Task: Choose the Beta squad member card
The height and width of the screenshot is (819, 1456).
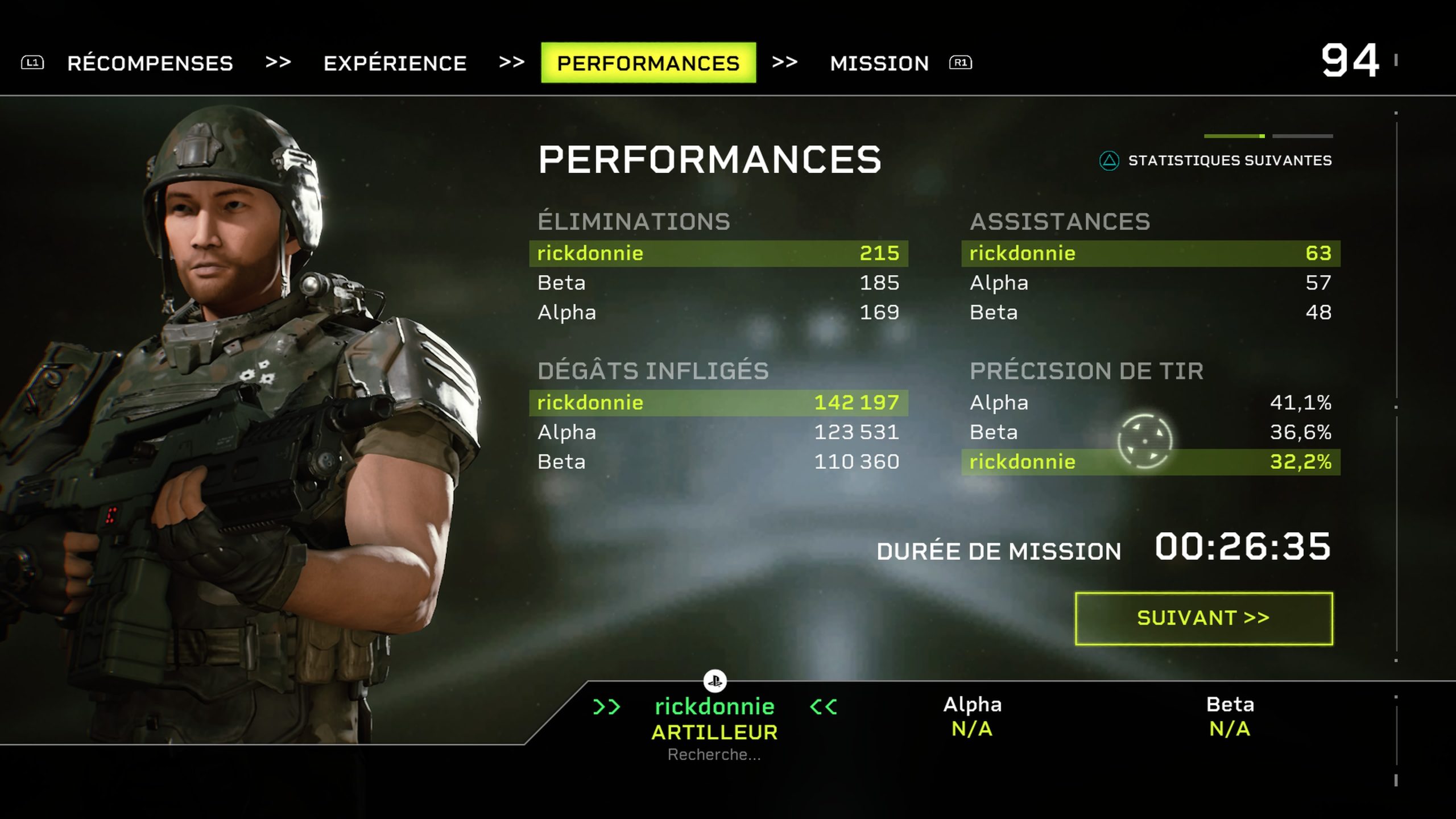Action: pyautogui.click(x=1230, y=716)
